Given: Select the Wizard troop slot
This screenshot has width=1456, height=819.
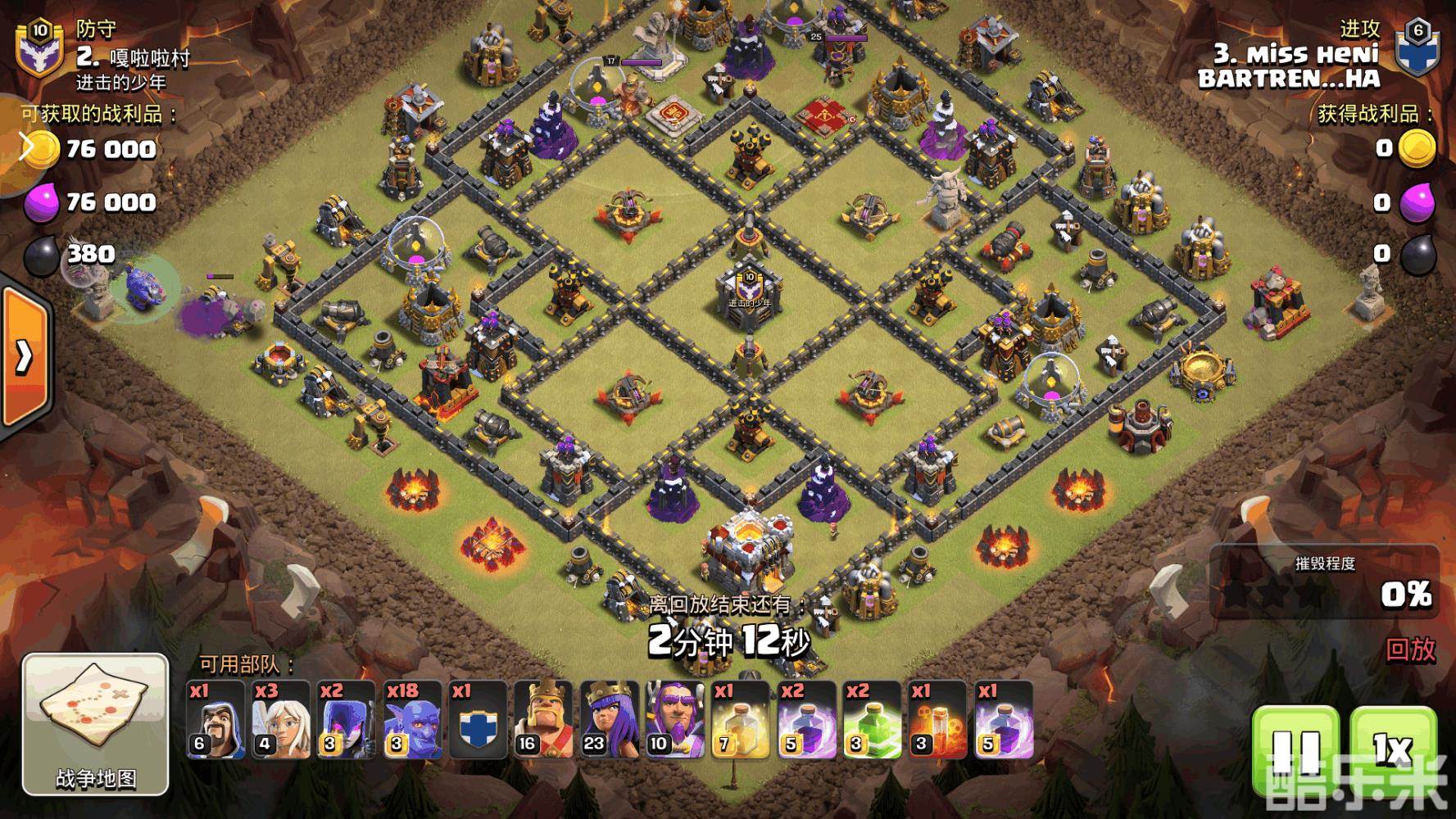Looking at the screenshot, I should pyautogui.click(x=215, y=720).
